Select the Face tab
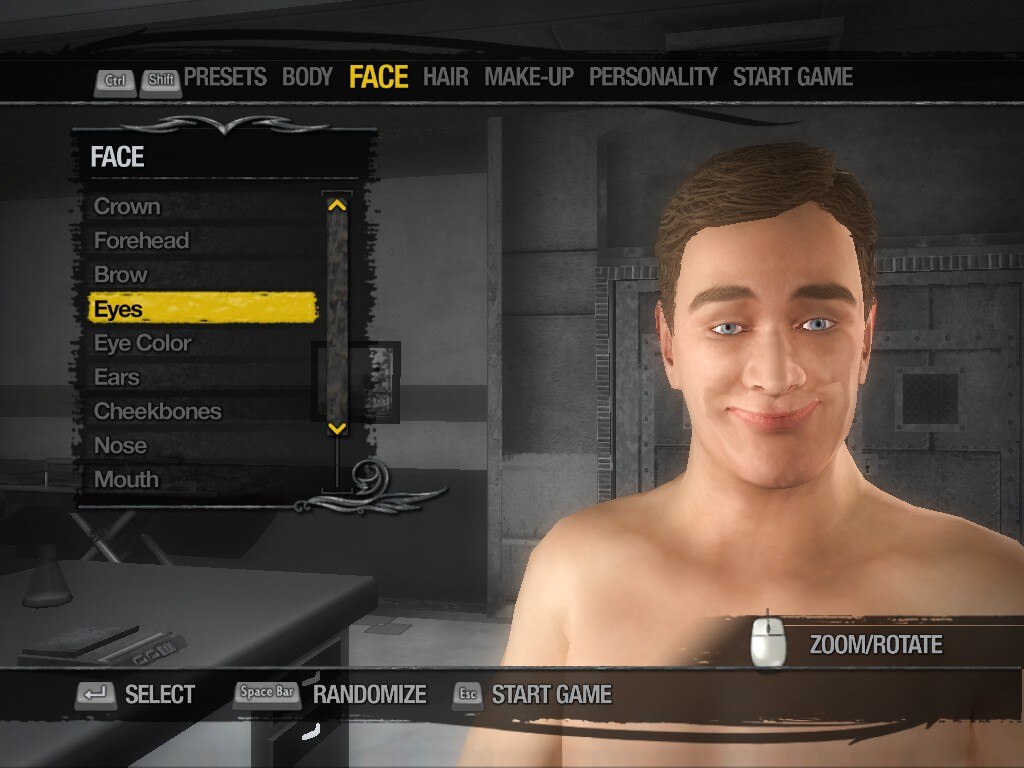1024x768 pixels. tap(378, 77)
